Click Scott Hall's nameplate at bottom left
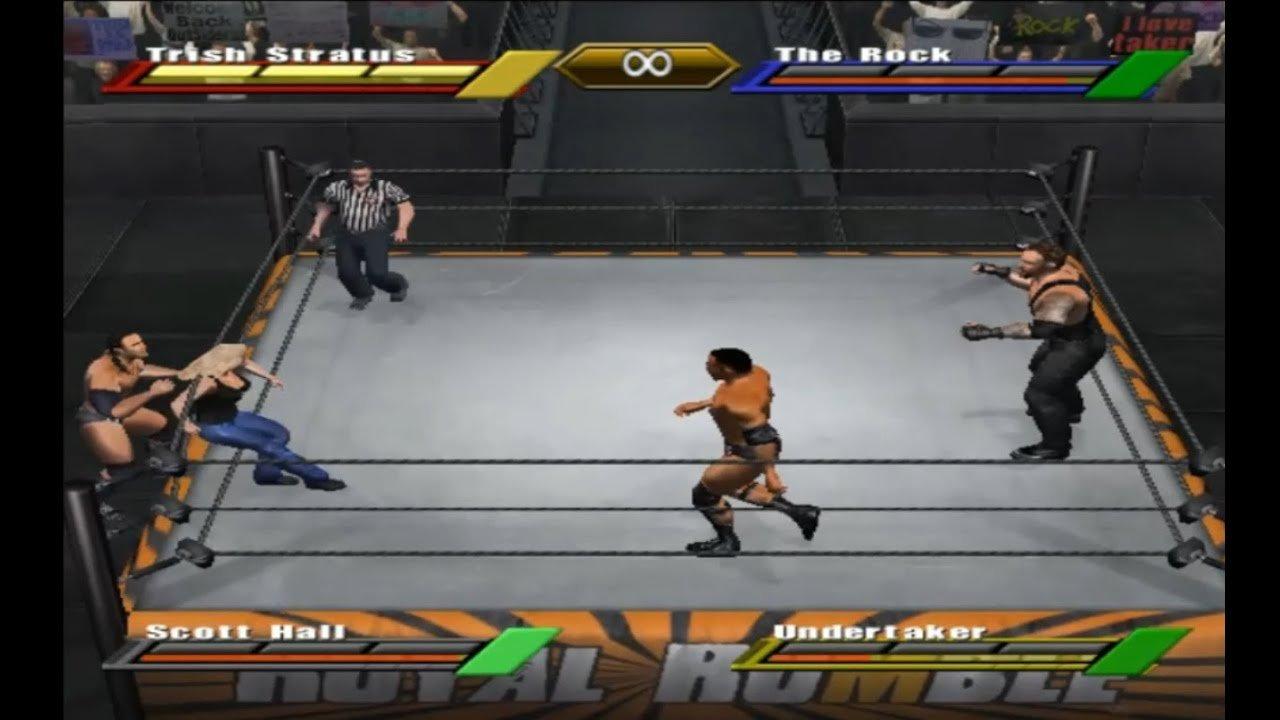 click(x=245, y=633)
